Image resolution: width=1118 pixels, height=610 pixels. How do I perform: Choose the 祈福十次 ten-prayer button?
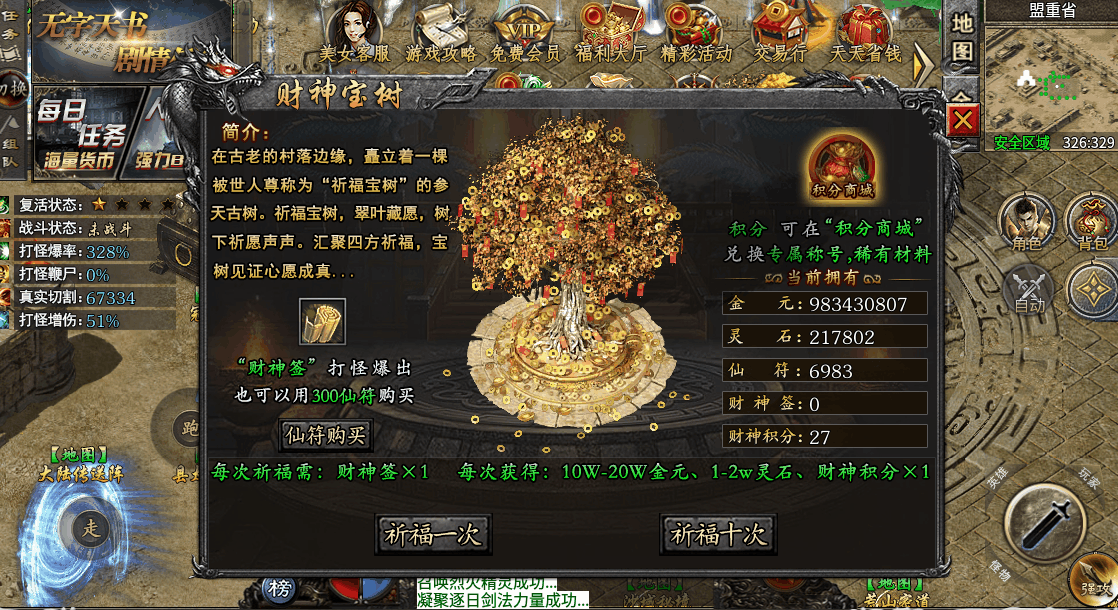718,534
